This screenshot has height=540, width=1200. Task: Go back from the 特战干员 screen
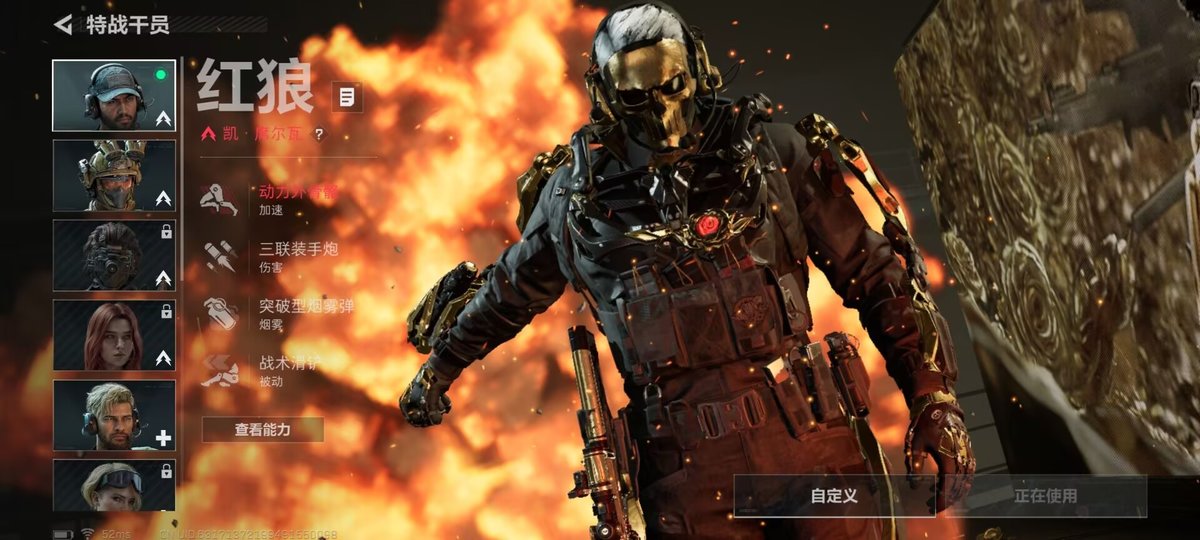[x=64, y=24]
